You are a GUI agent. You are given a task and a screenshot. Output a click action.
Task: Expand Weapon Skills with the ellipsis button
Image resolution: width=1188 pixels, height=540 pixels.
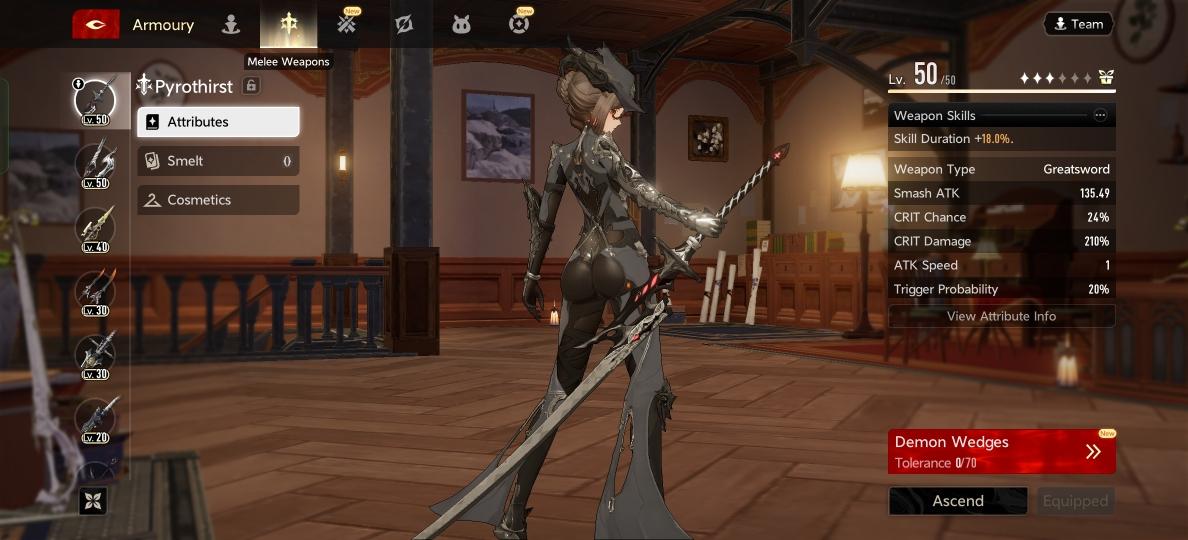point(1100,116)
